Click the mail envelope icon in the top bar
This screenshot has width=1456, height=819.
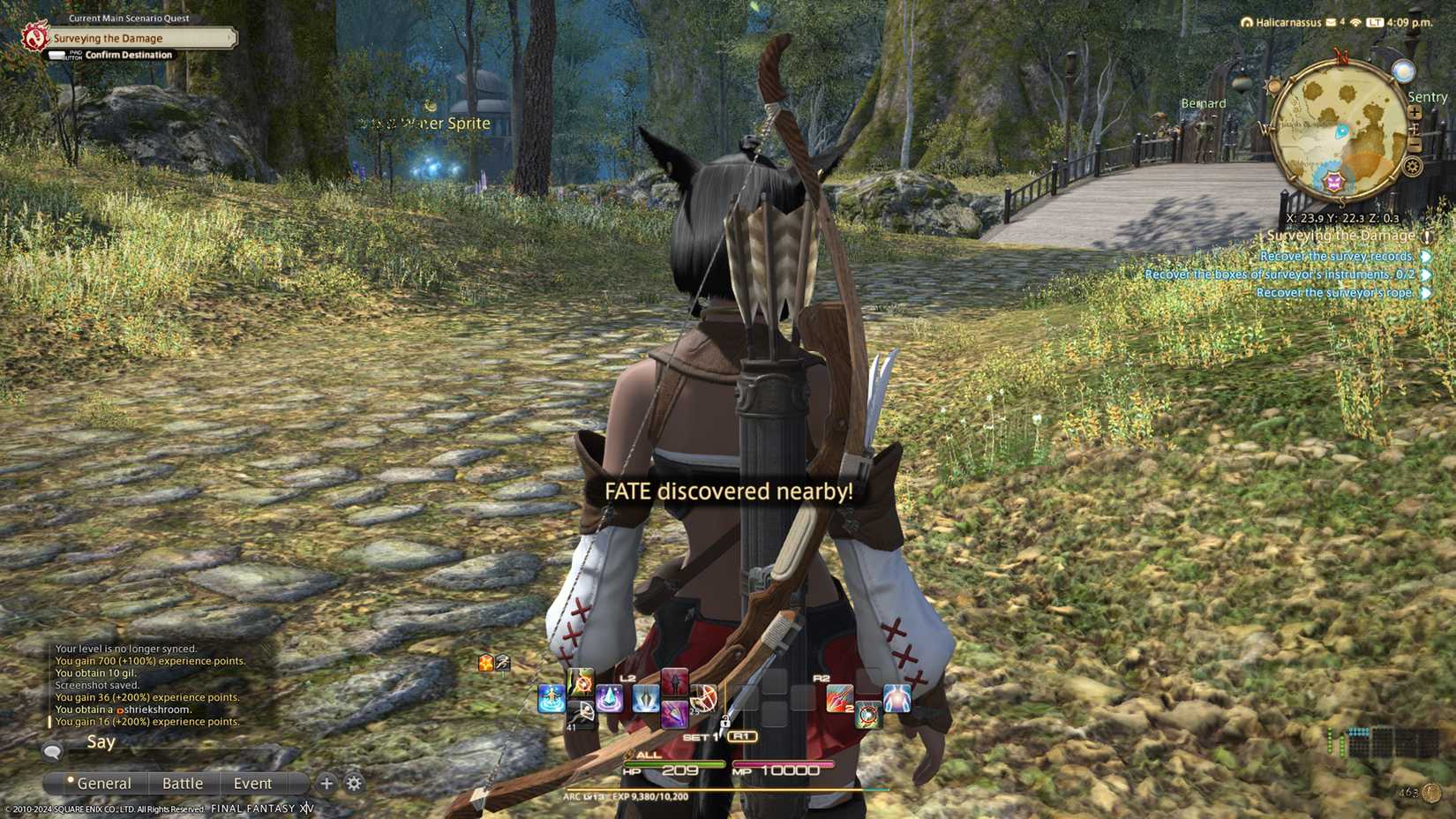pyautogui.click(x=1330, y=22)
